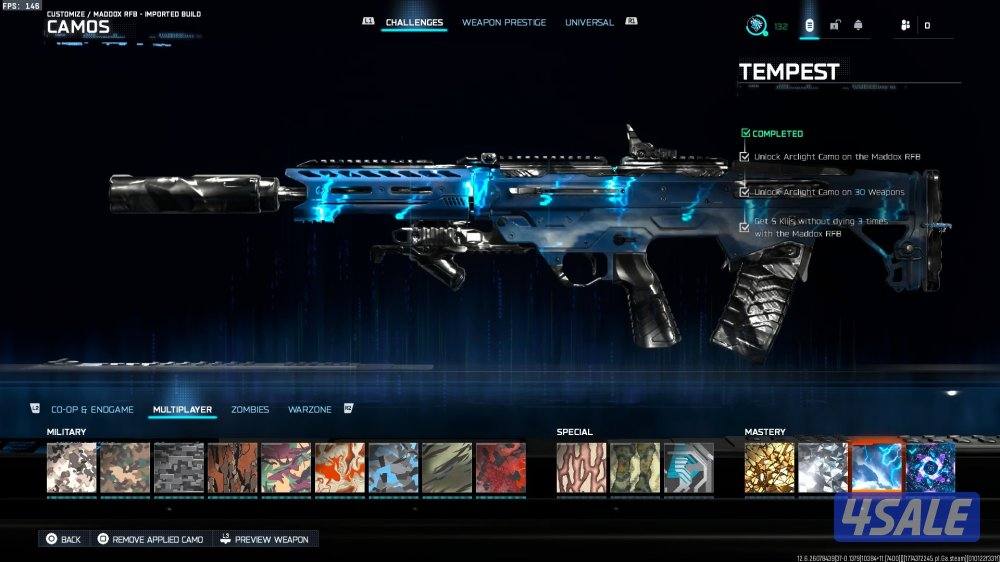Choose the grey digital pixel military camo
The image size is (1000, 562).
point(179,467)
